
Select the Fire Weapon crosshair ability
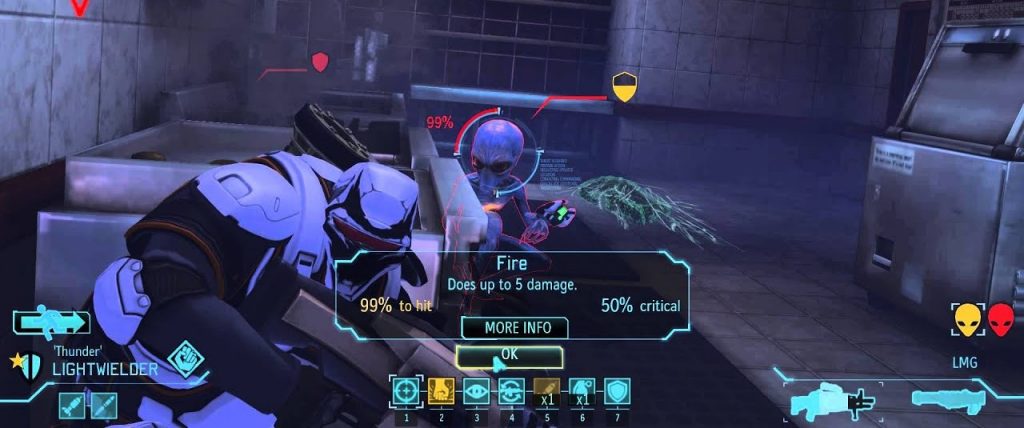(405, 392)
